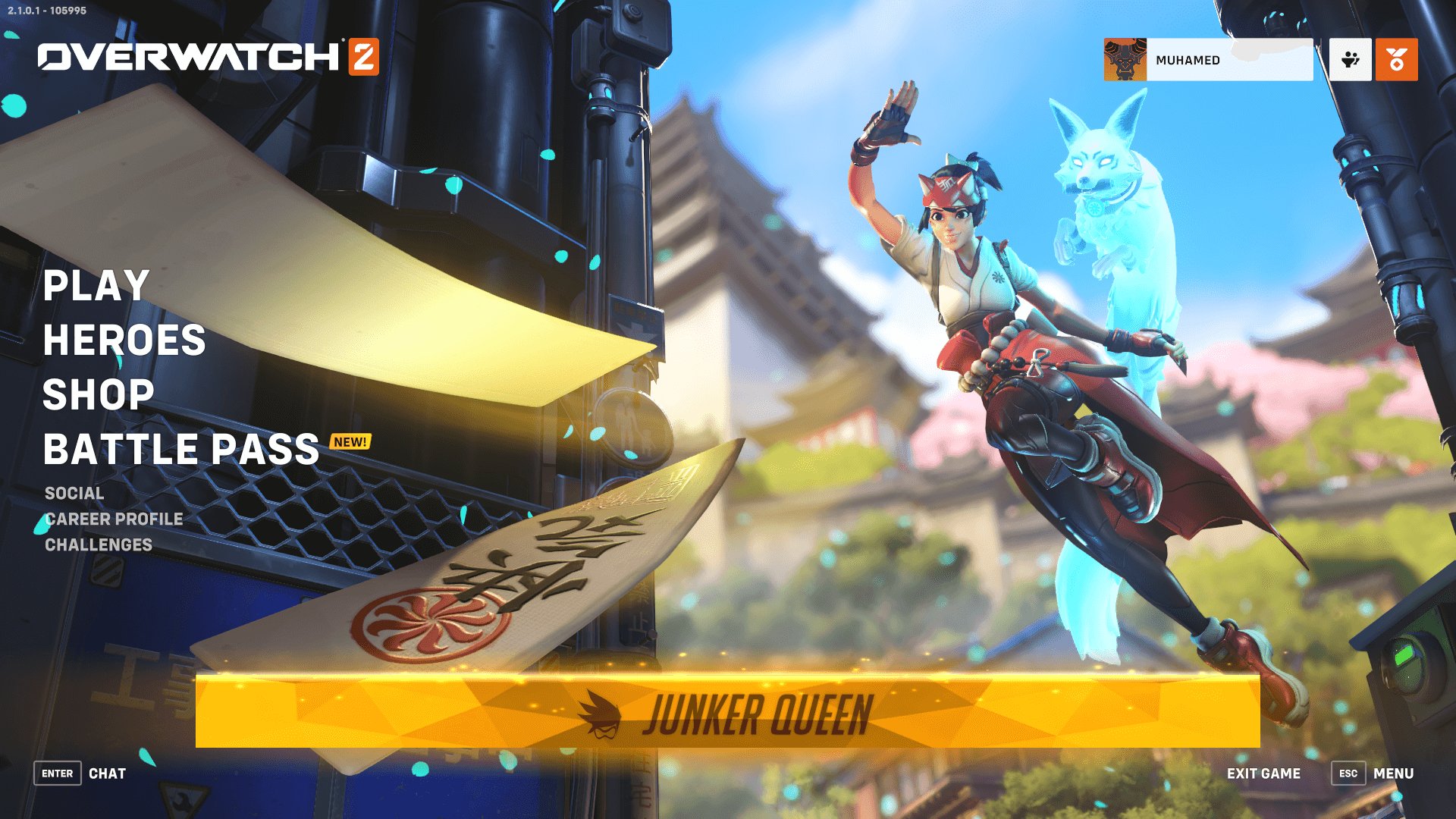
Task: Open the social group finder icon
Action: point(1350,60)
